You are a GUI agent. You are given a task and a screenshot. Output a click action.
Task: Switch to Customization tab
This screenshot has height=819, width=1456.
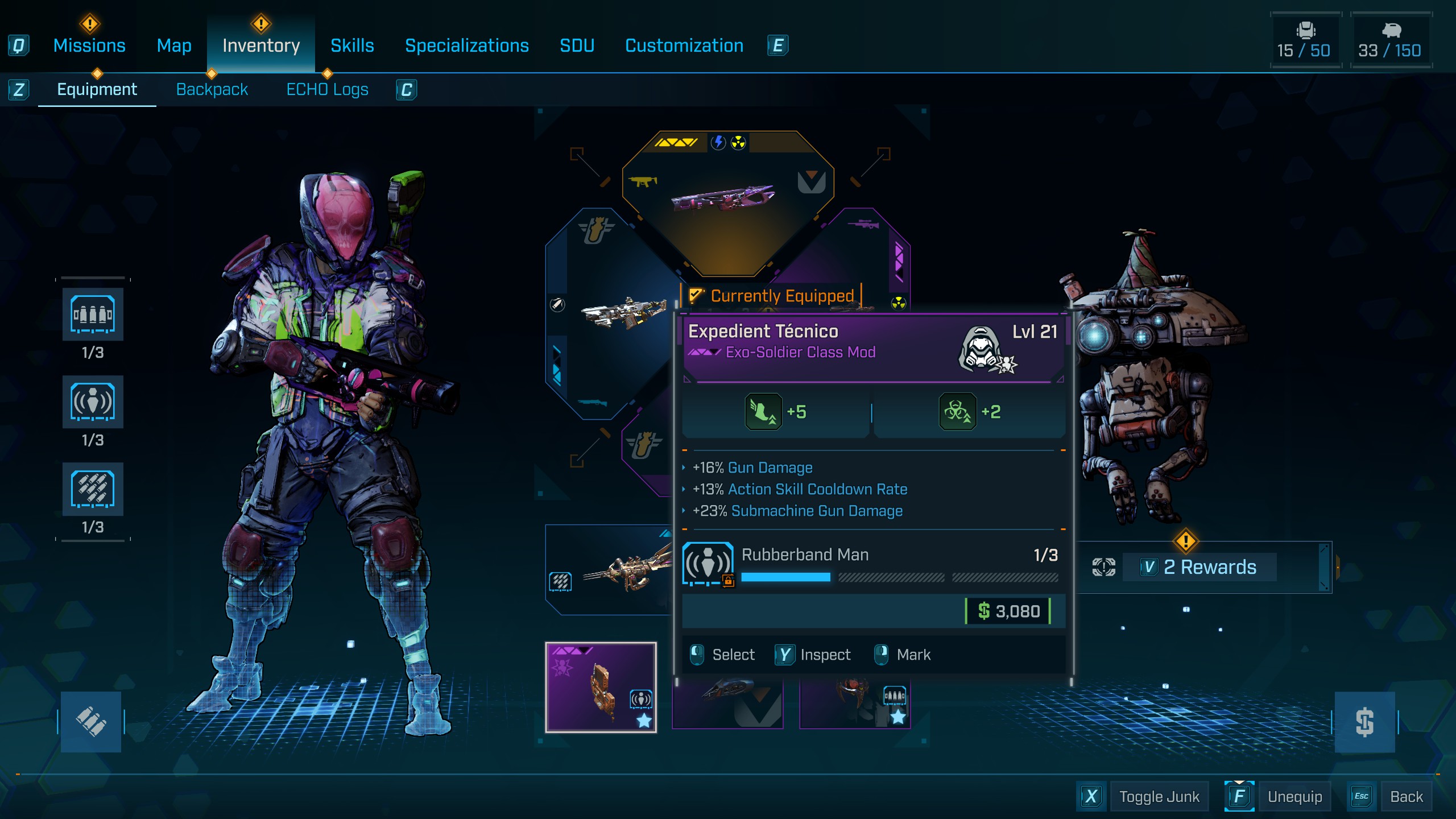[x=684, y=45]
